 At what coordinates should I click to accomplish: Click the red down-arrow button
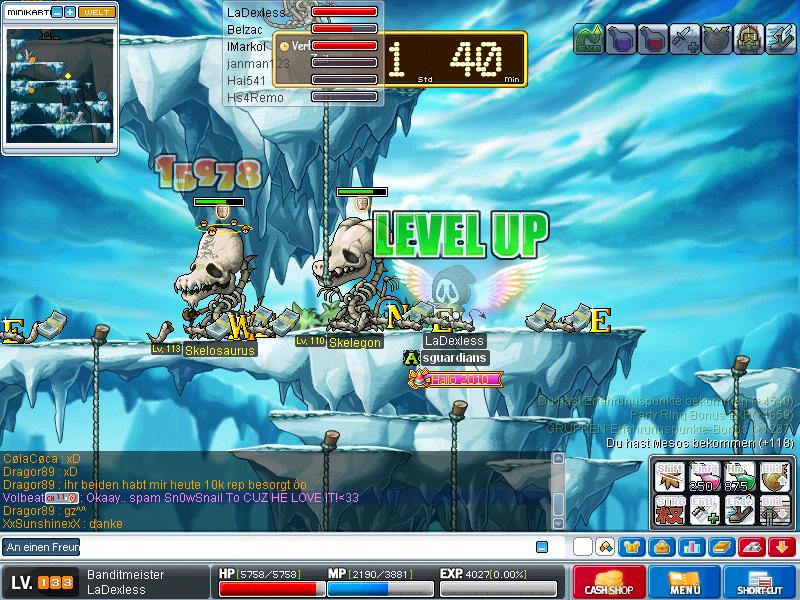[x=782, y=547]
